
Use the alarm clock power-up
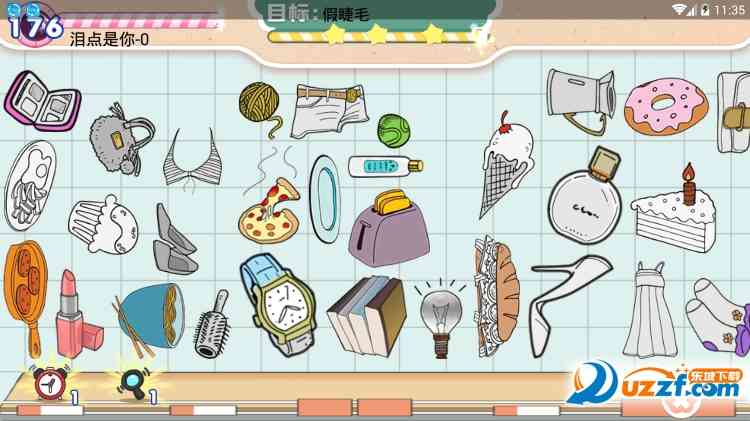click(x=46, y=382)
